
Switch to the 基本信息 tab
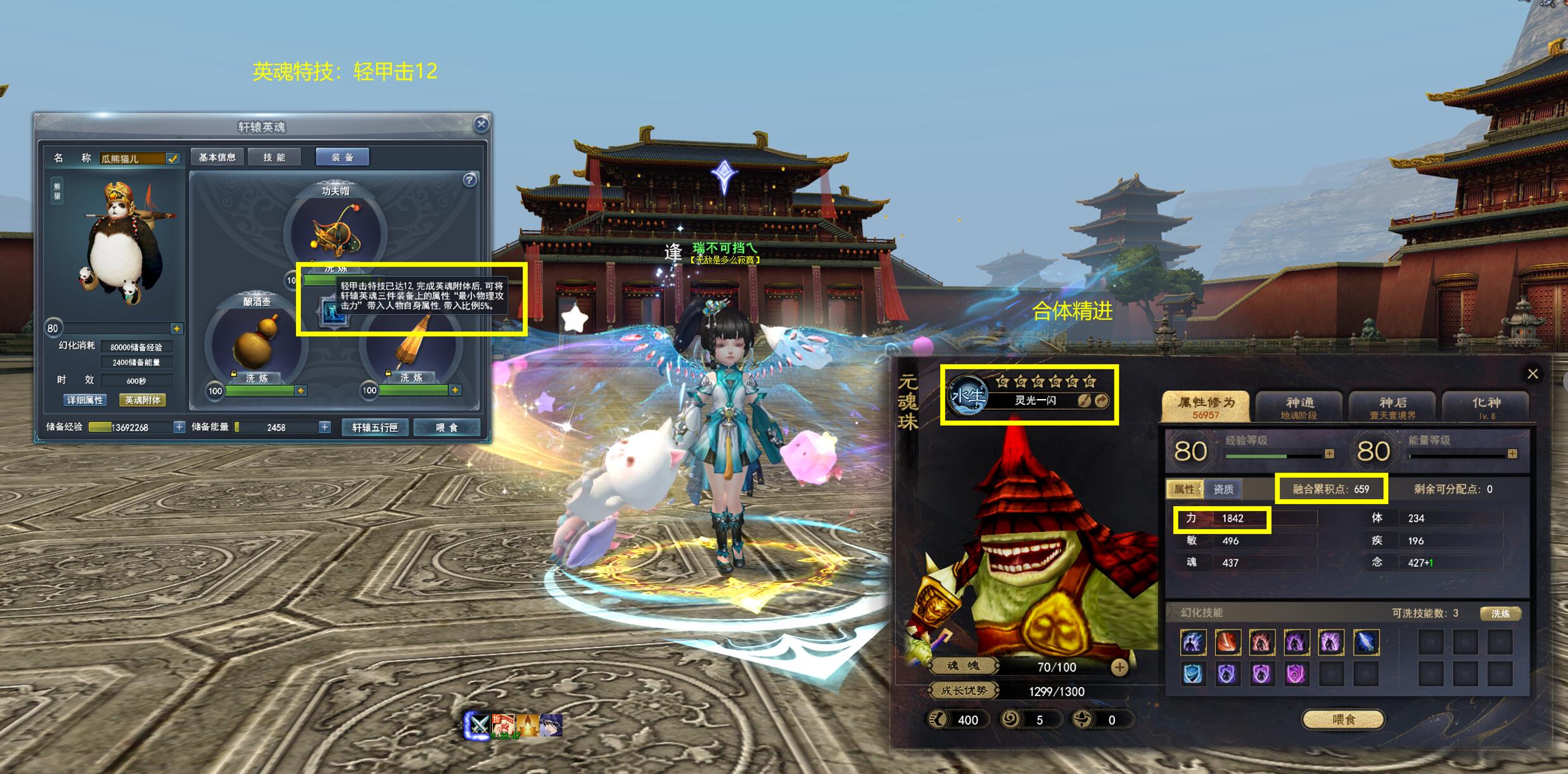click(217, 157)
